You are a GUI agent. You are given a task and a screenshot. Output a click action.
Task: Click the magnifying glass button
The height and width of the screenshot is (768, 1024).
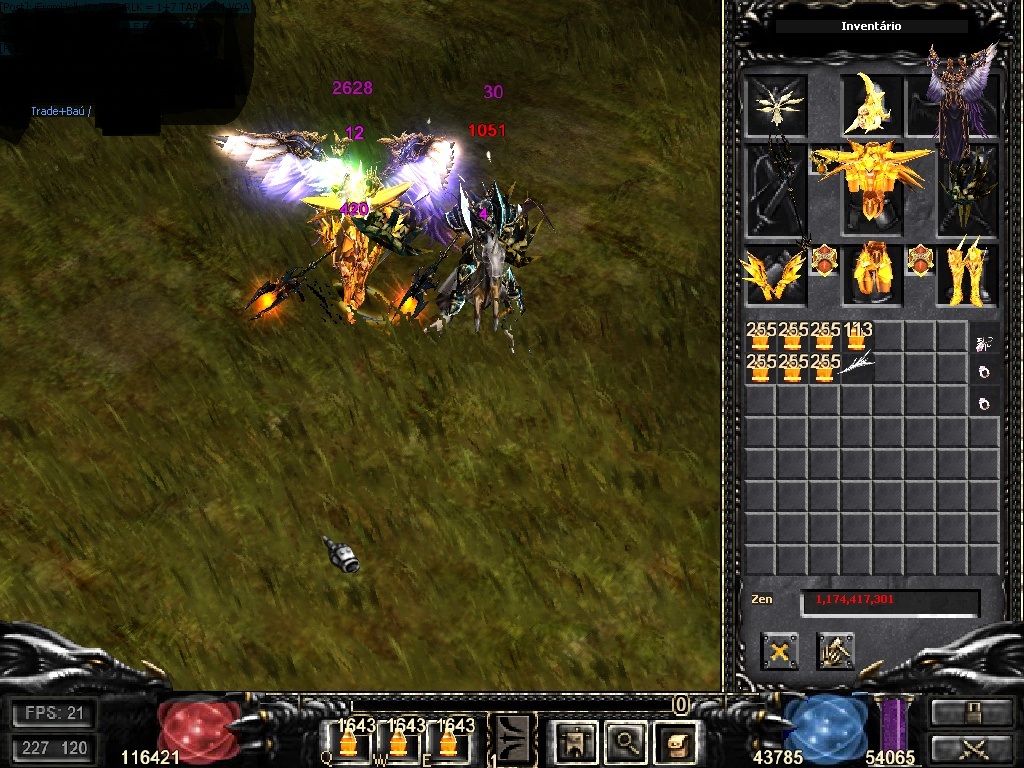click(x=627, y=741)
